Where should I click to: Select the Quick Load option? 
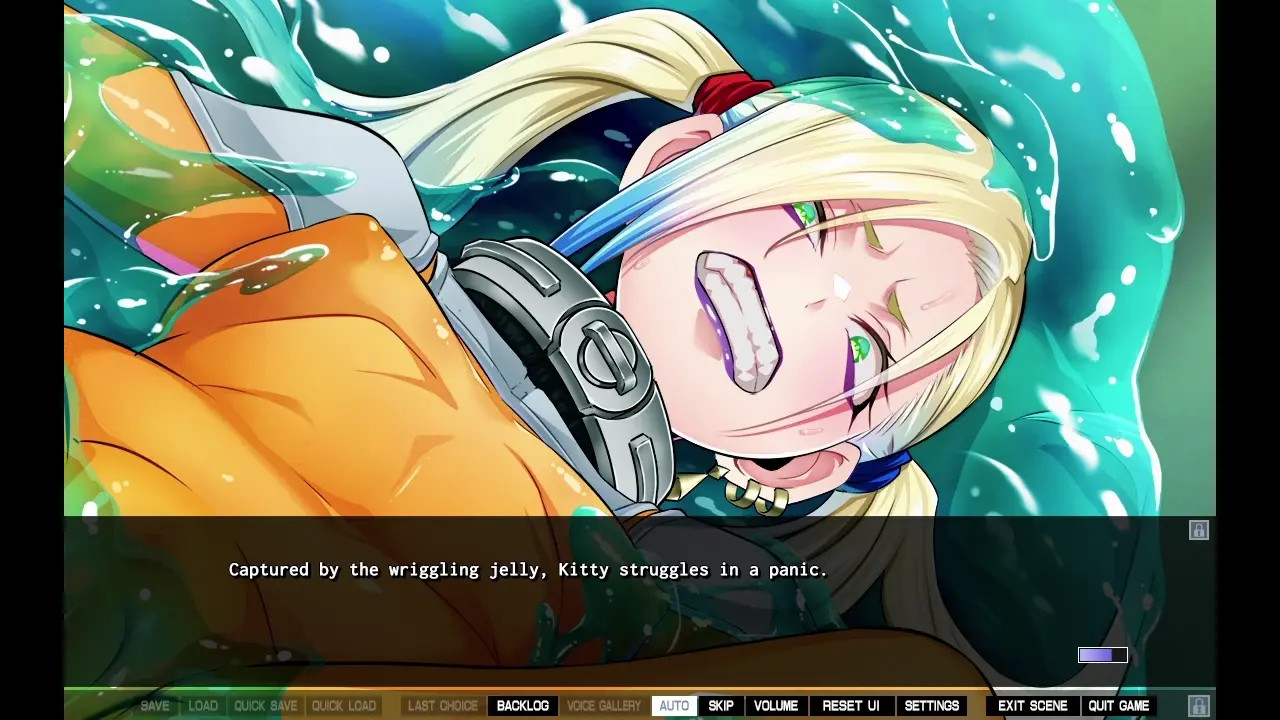[344, 706]
